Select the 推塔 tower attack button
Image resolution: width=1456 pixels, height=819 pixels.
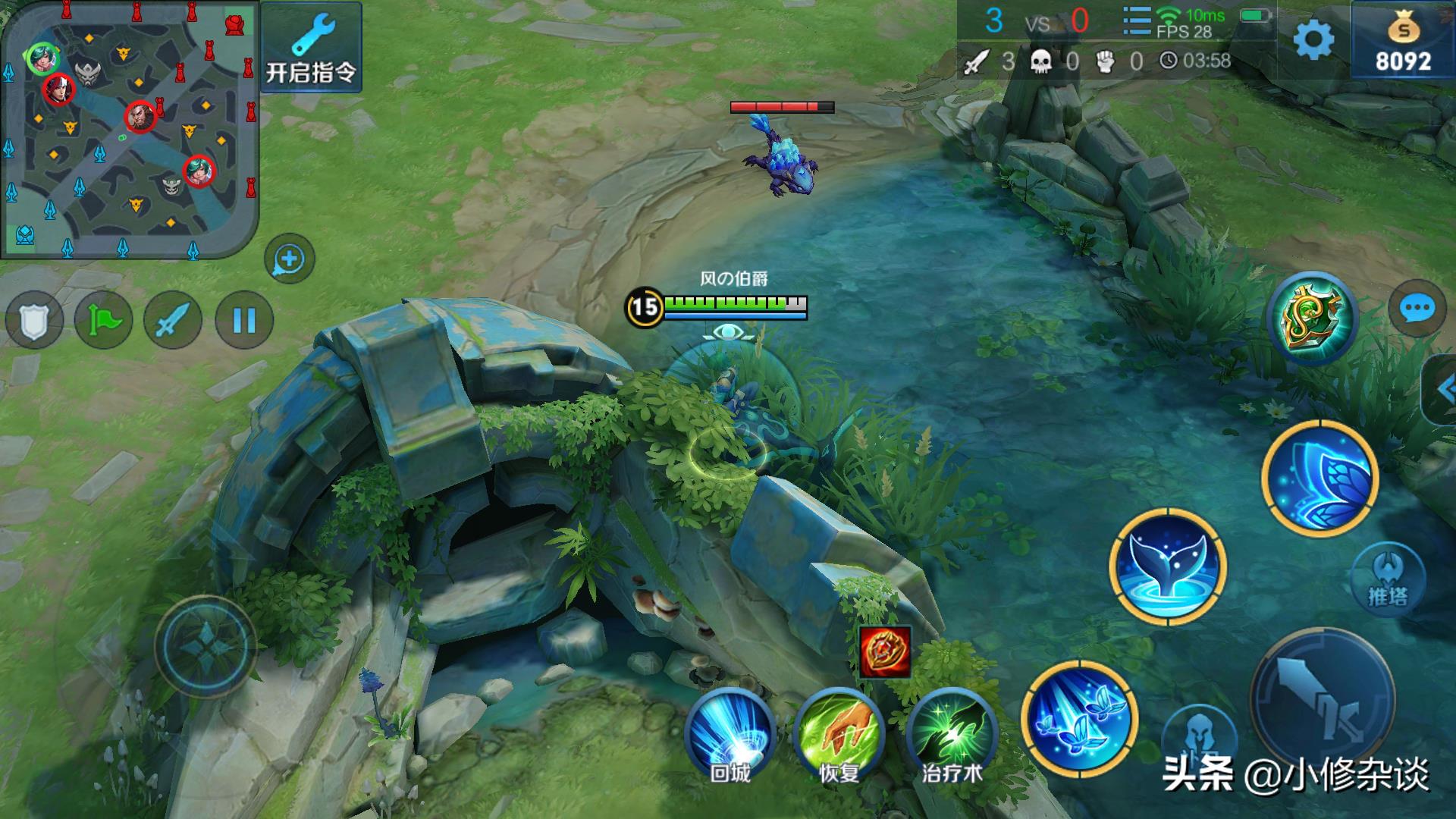(x=1389, y=579)
